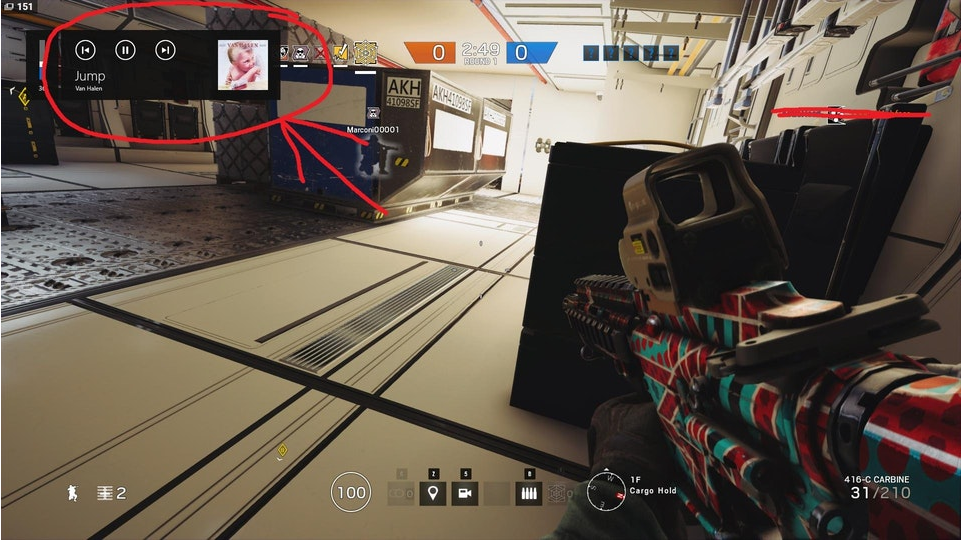Pause the song Jump

click(x=125, y=50)
